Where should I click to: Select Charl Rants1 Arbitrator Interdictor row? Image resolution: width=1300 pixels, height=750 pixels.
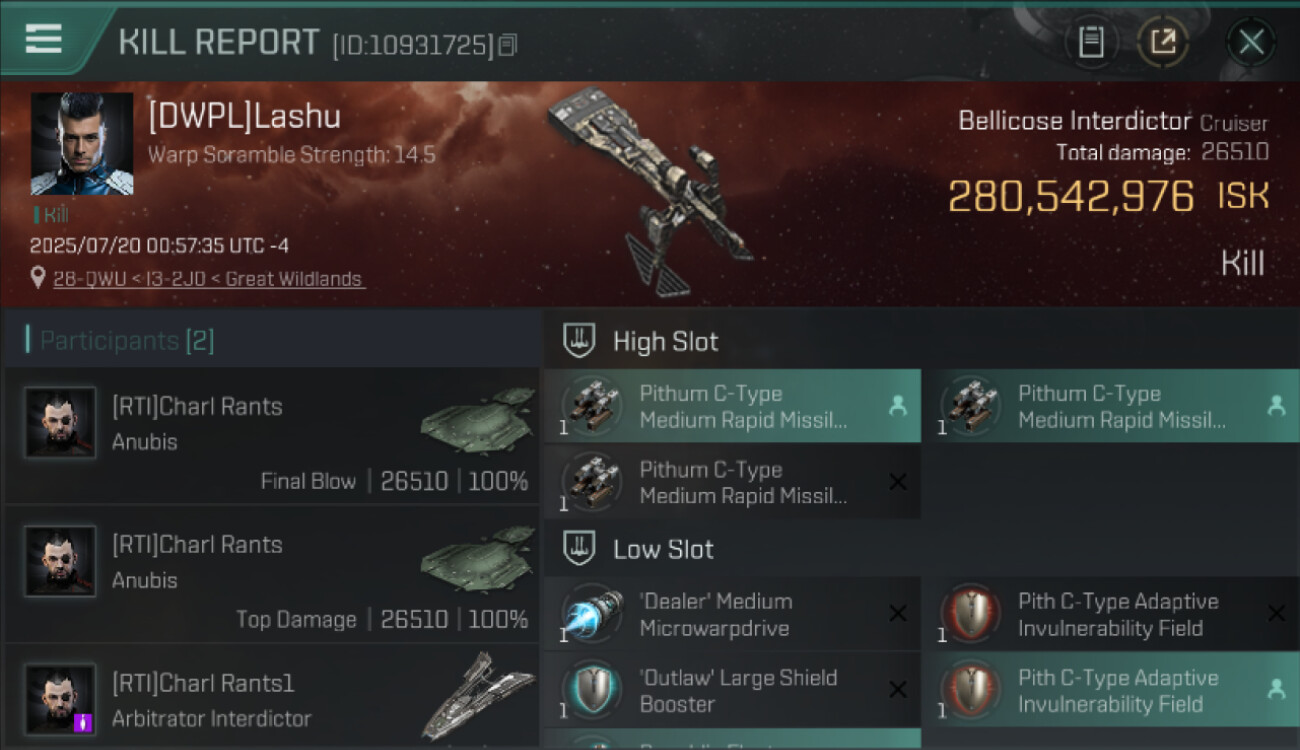point(272,698)
